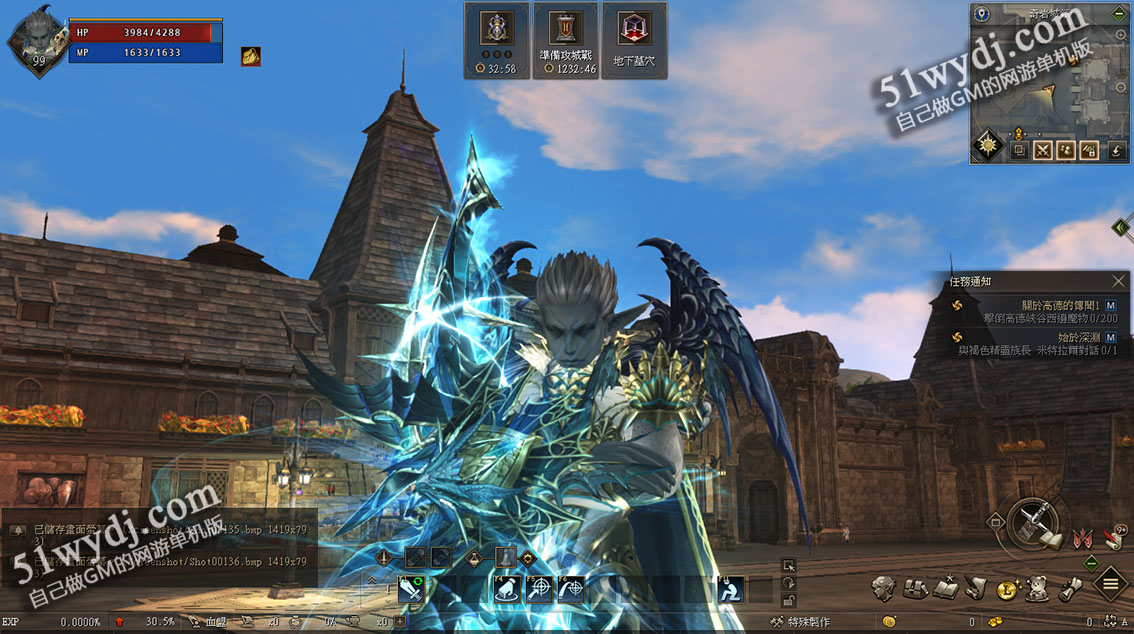Close the quest notification panel
1134x634 pixels.
click(1118, 282)
